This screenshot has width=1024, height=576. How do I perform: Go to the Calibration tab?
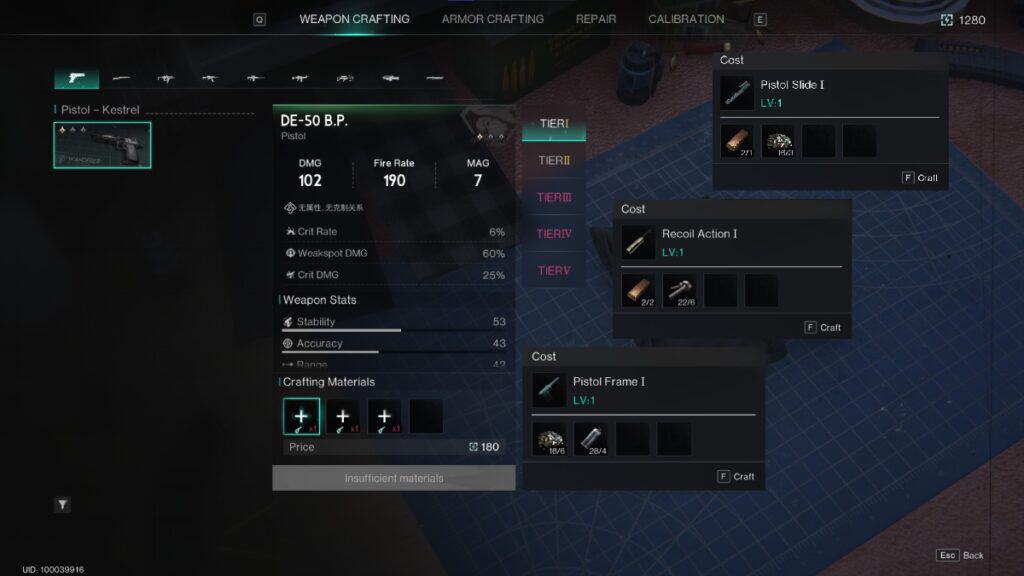pyautogui.click(x=686, y=19)
